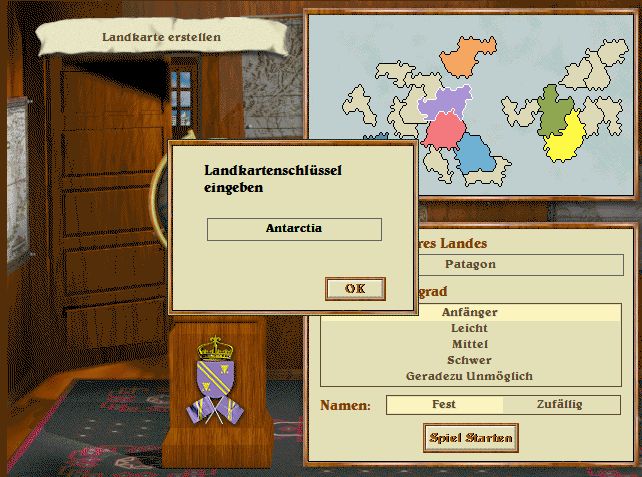Choose the Leicht difficulty

pyautogui.click(x=469, y=328)
